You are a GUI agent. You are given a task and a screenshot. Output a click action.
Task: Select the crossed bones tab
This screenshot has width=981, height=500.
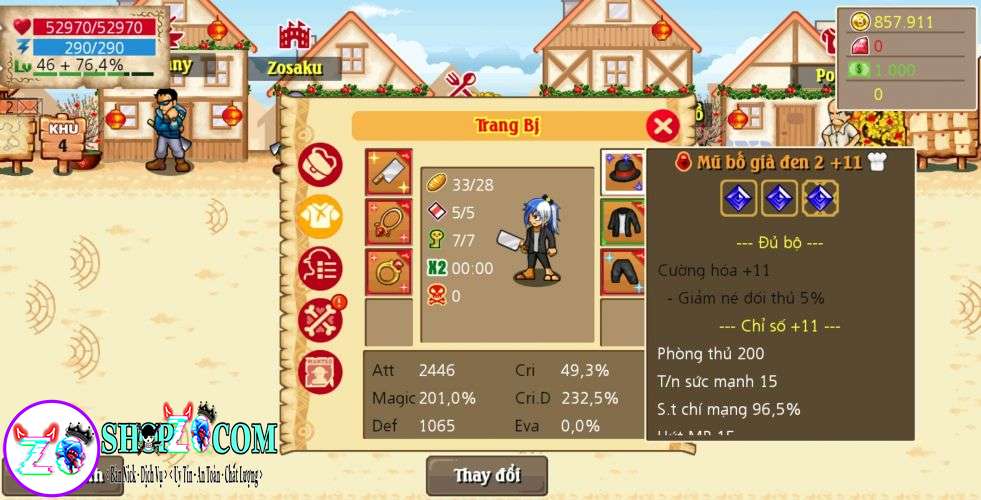[x=320, y=319]
